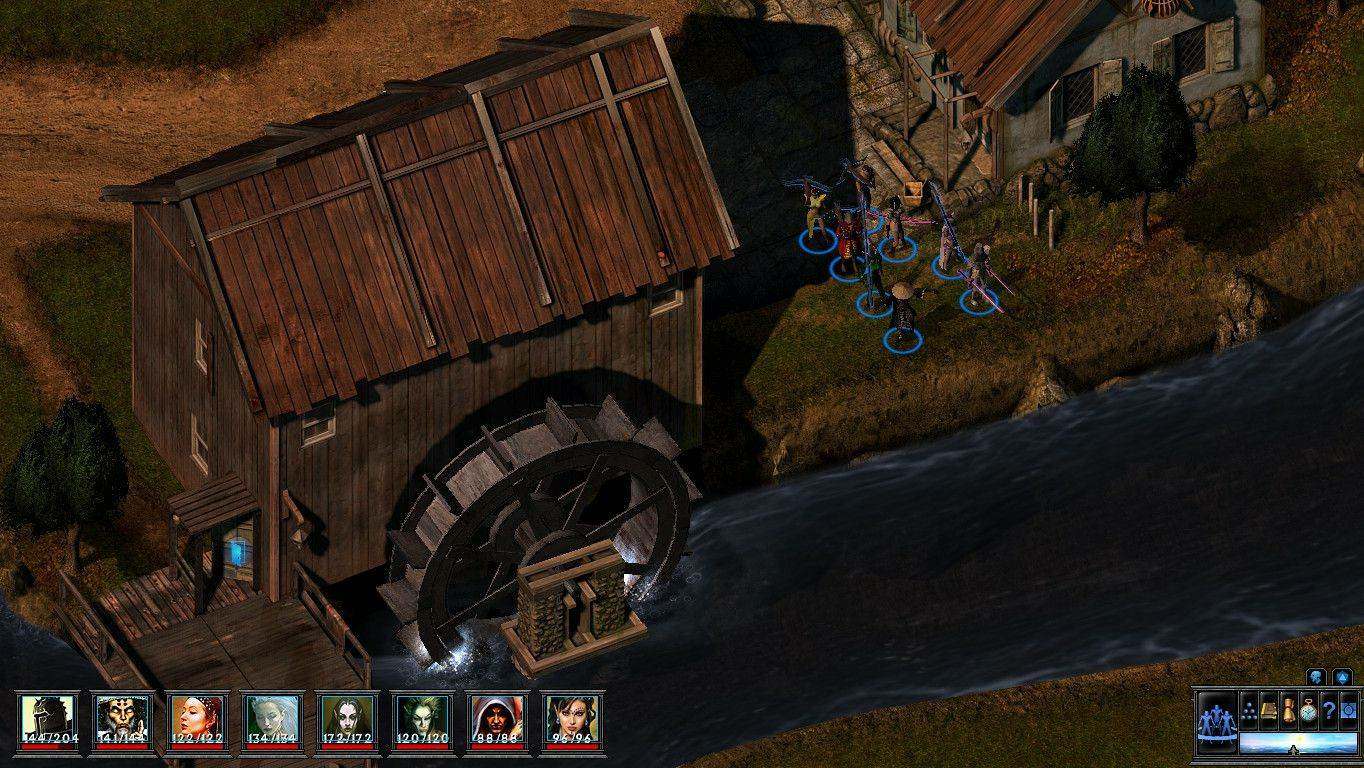The height and width of the screenshot is (768, 1364).
Task: Click the blue square gear icon
Action: (x=1348, y=709)
